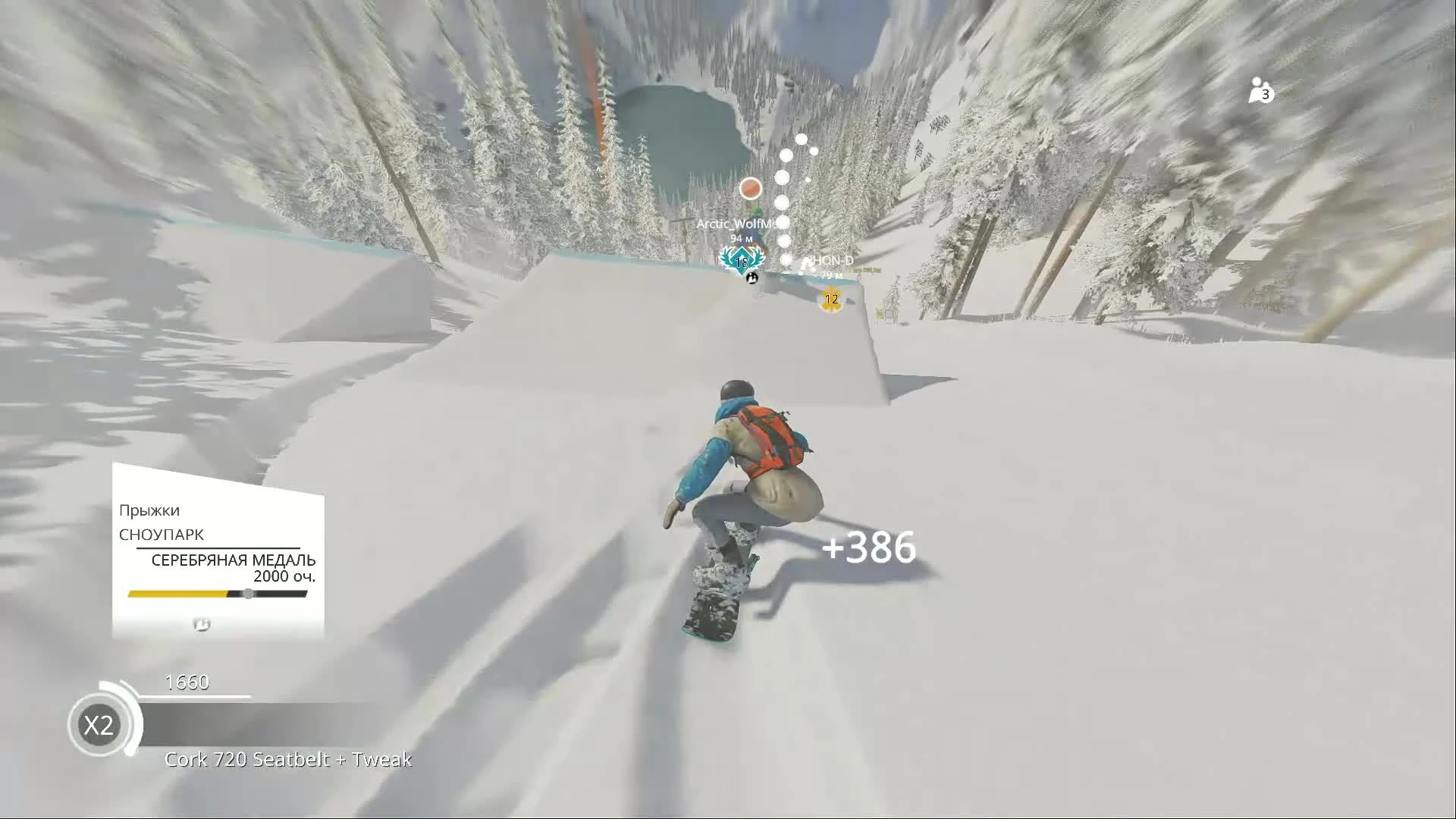Viewport: 1456px width, 819px height.
Task: Click the 2000 оч. target score text
Action: 285,576
